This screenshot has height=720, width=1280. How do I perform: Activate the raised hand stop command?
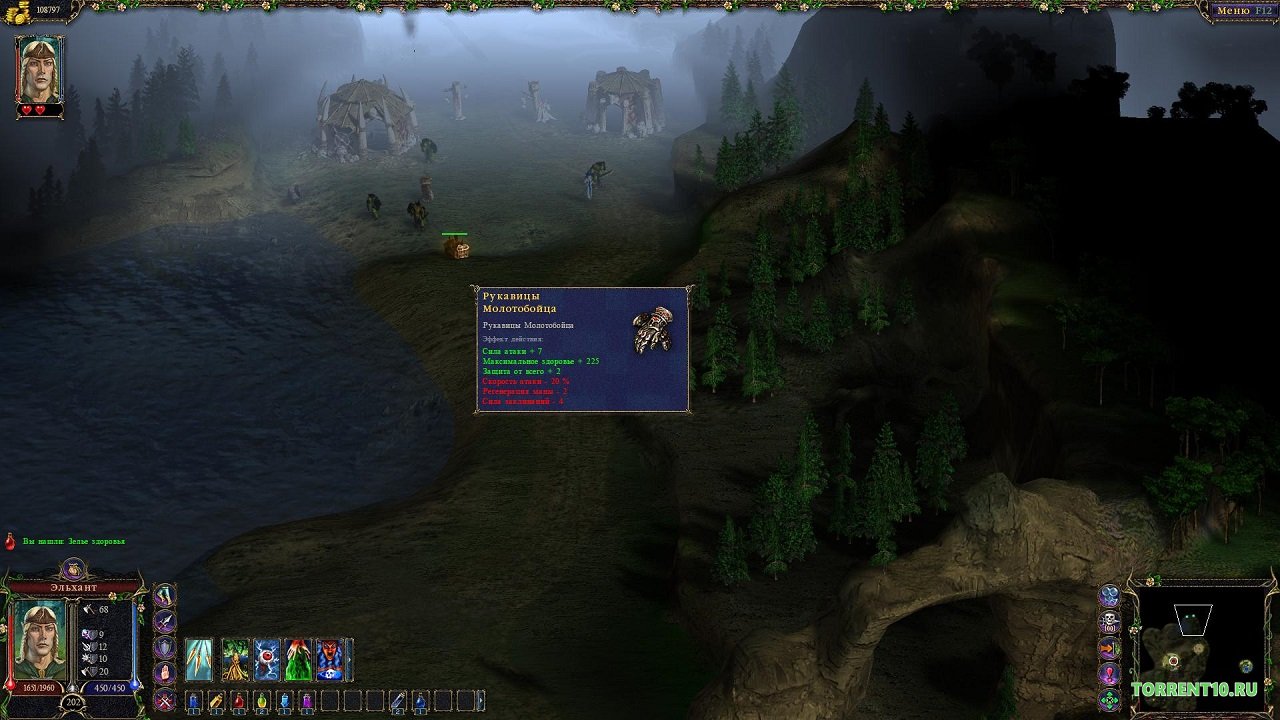point(164,673)
